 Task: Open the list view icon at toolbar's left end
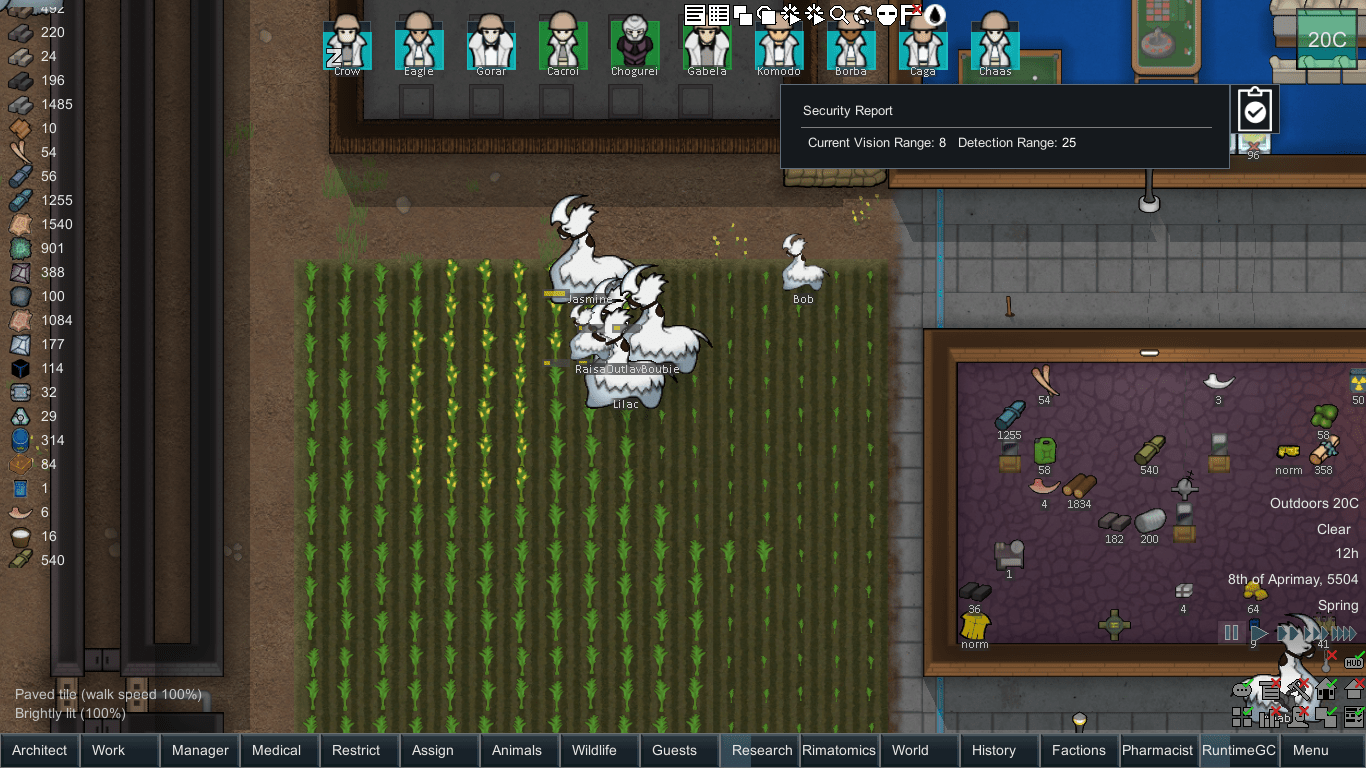point(694,14)
